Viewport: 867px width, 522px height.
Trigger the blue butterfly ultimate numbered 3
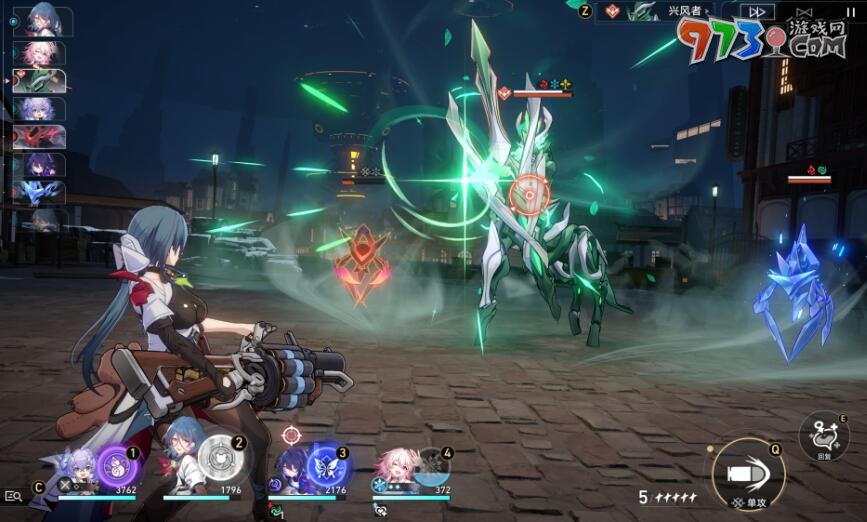(x=324, y=465)
